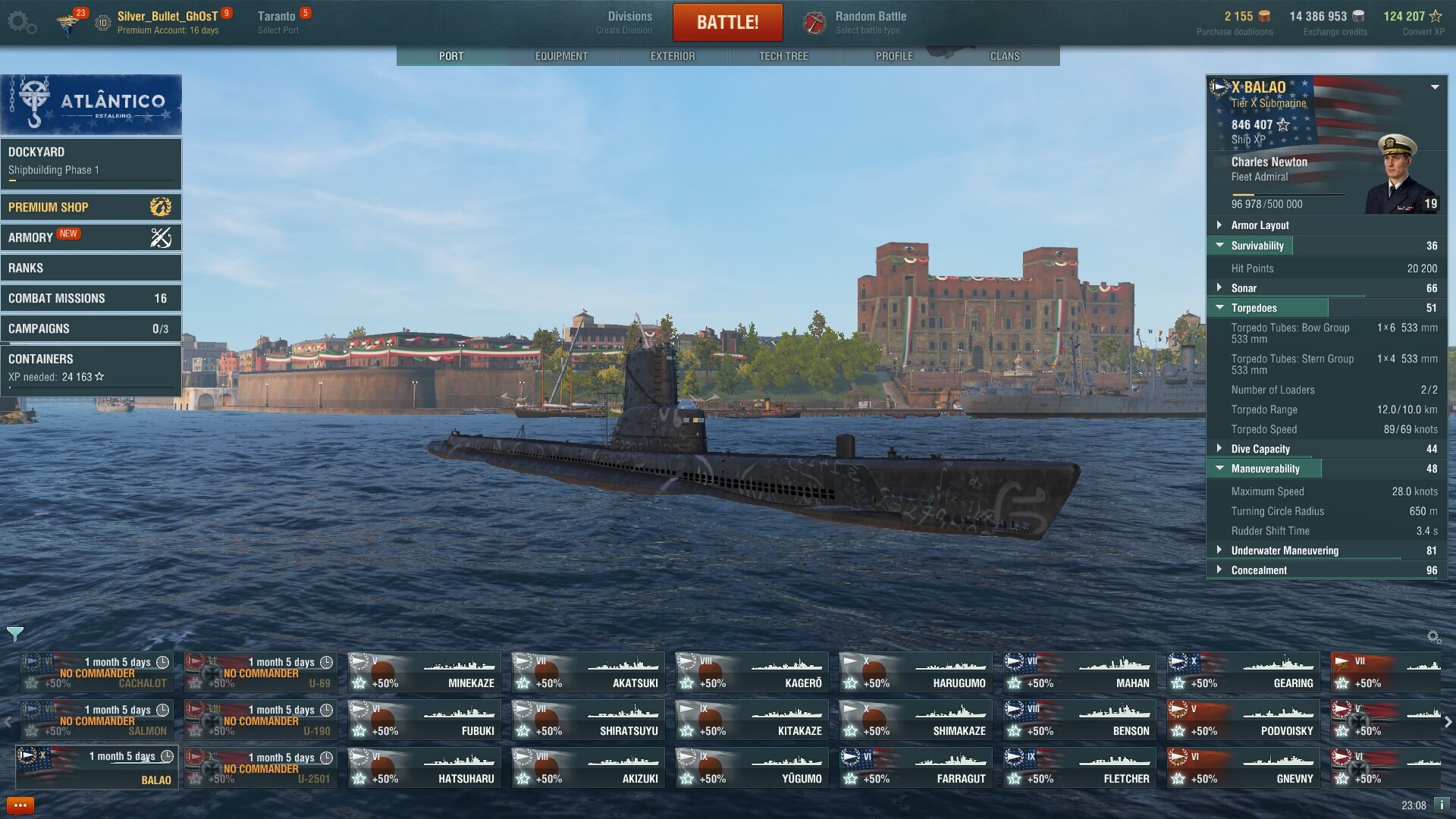Expand the Concealment stats
This screenshot has width=1456, height=819.
tap(1259, 570)
